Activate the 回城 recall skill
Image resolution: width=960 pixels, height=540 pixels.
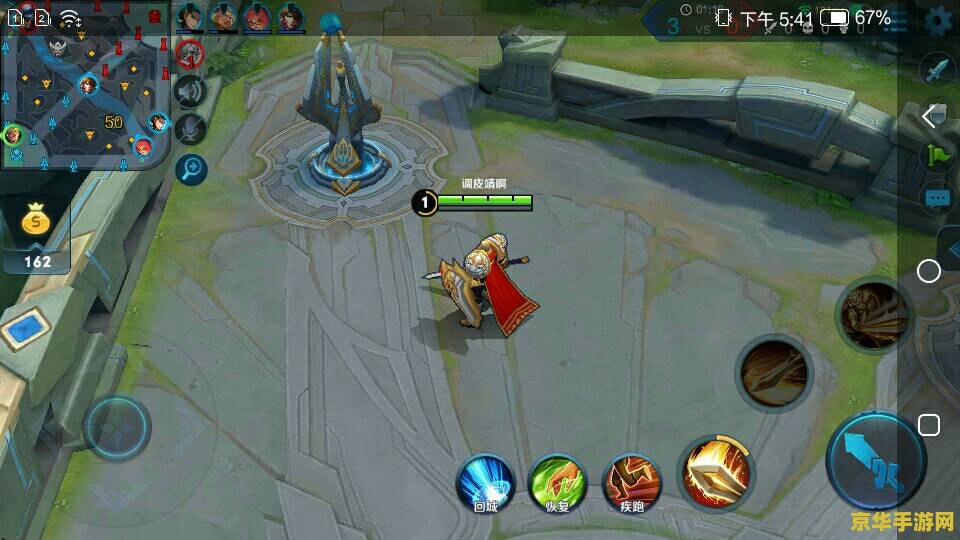(484, 480)
